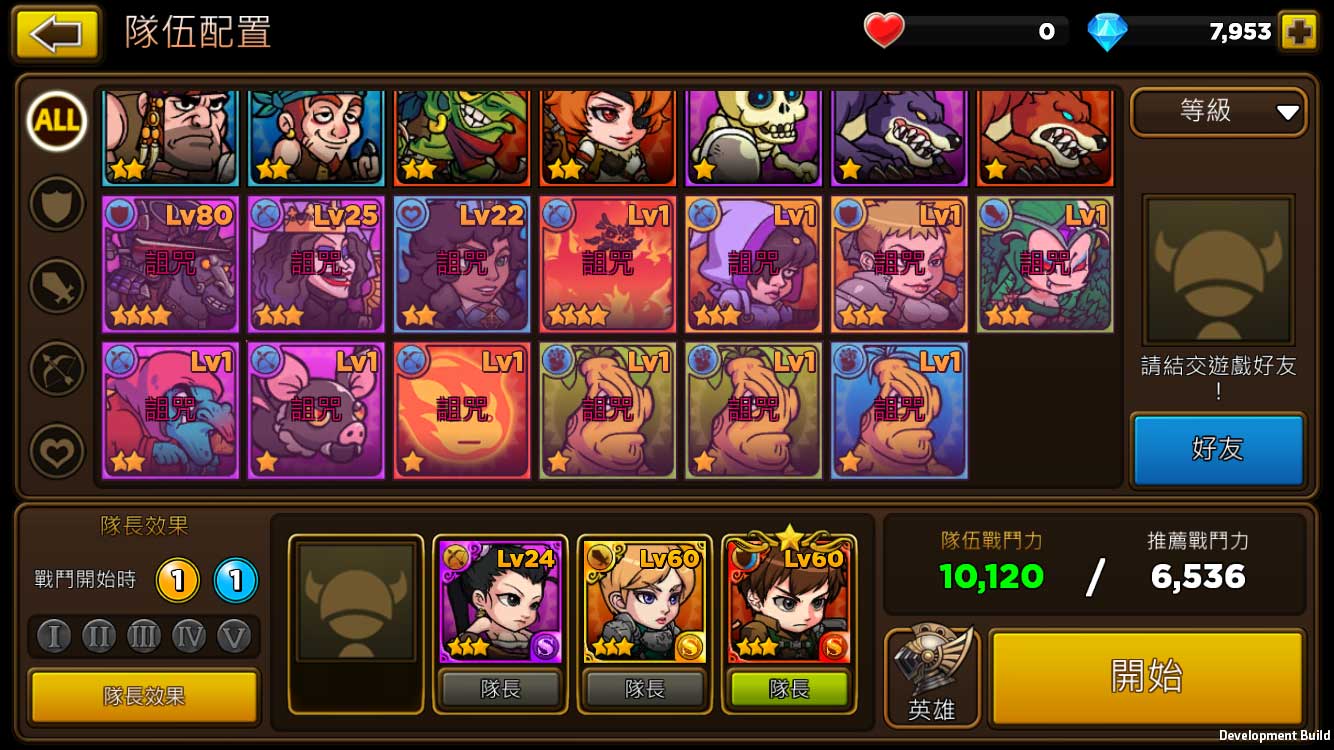1334x750 pixels.
Task: Open the 英雄 hero menu
Action: point(931,677)
